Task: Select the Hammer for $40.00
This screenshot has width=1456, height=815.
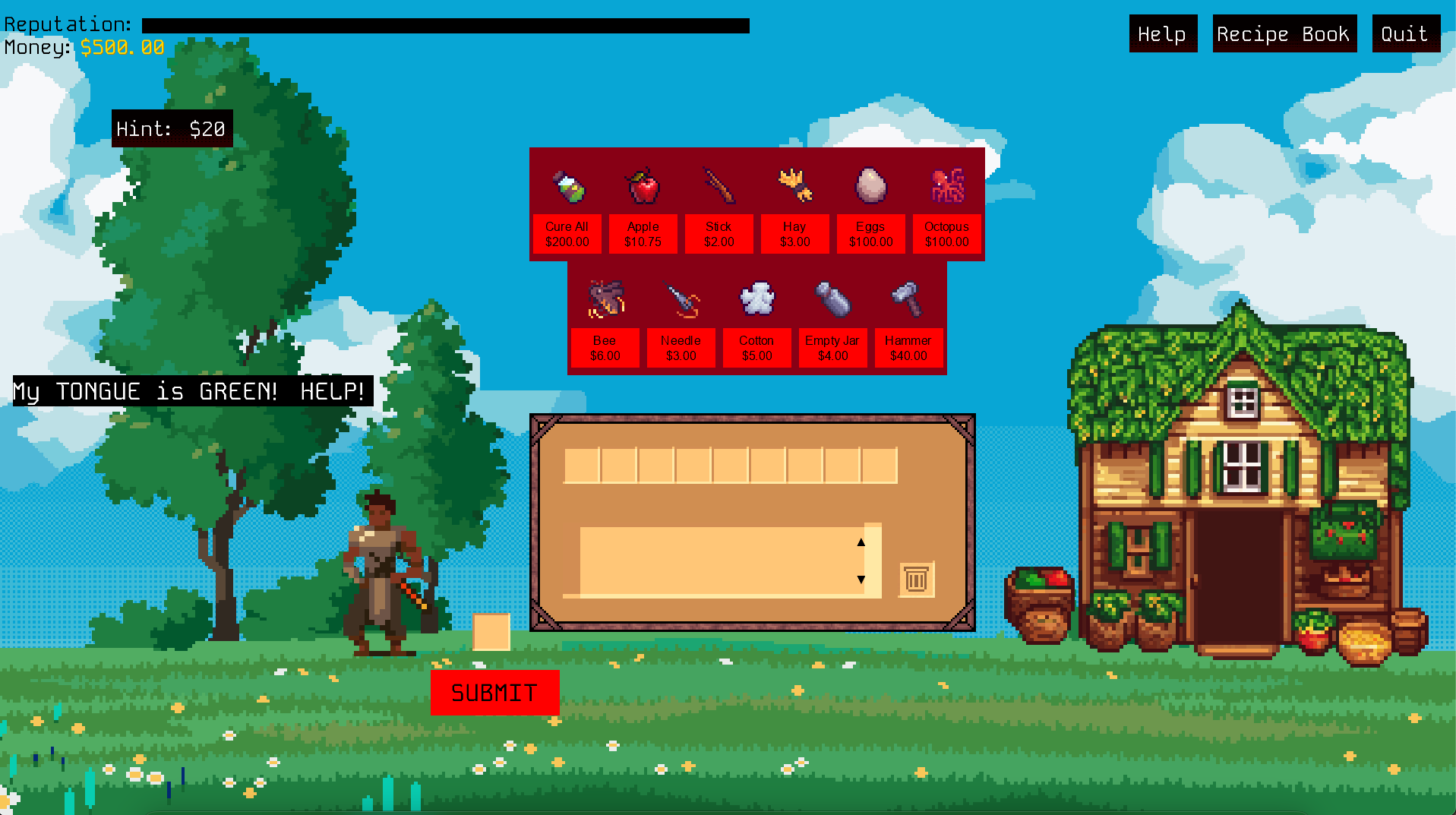Action: 908,347
